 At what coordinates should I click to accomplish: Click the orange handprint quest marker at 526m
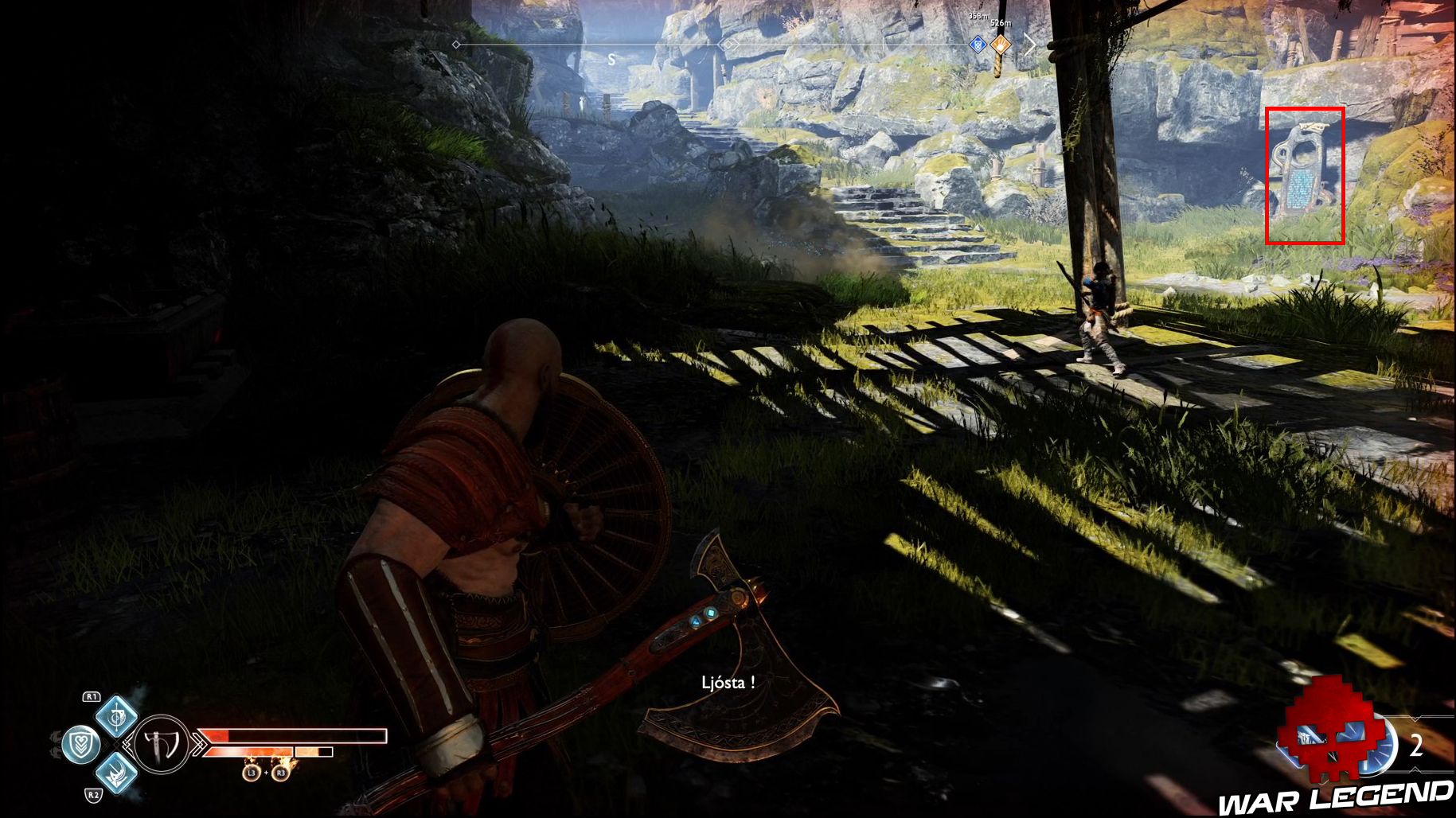(x=1001, y=45)
